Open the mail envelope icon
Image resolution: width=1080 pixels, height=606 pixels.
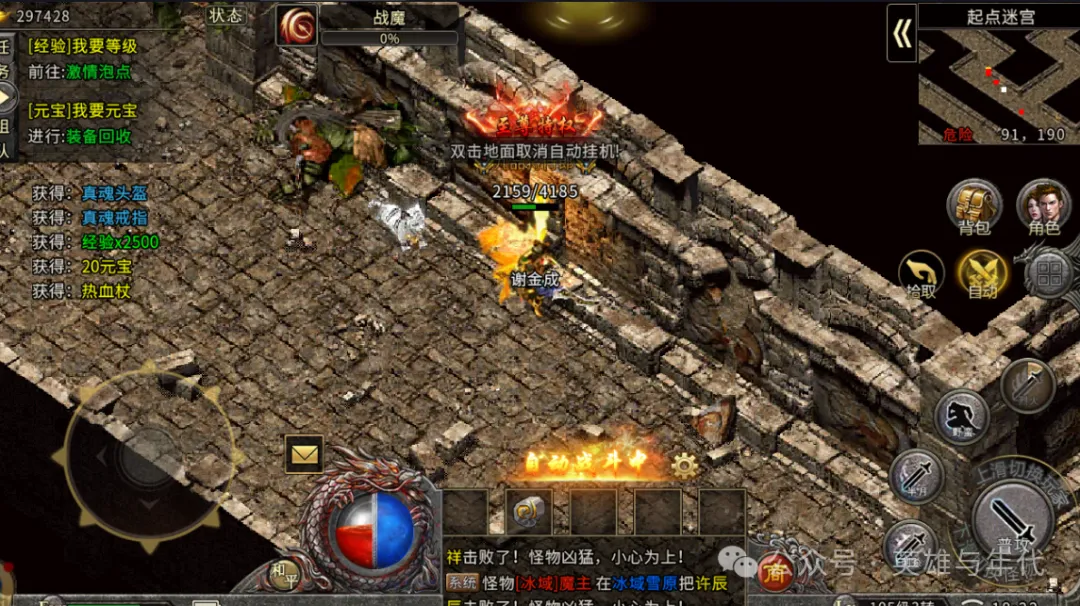tap(304, 454)
